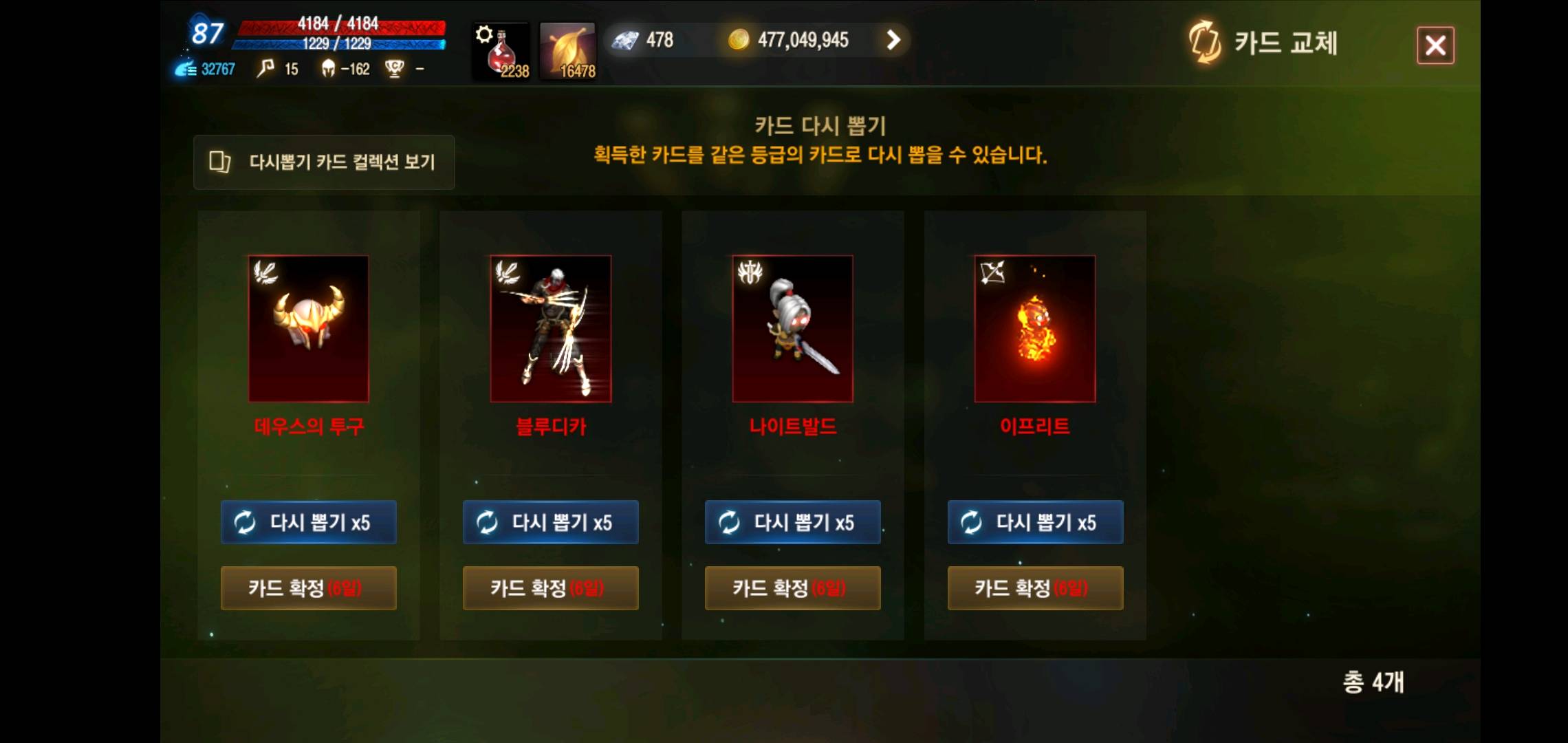1568x743 pixels.
Task: Expand the currency panel via the right chevron
Action: [893, 40]
